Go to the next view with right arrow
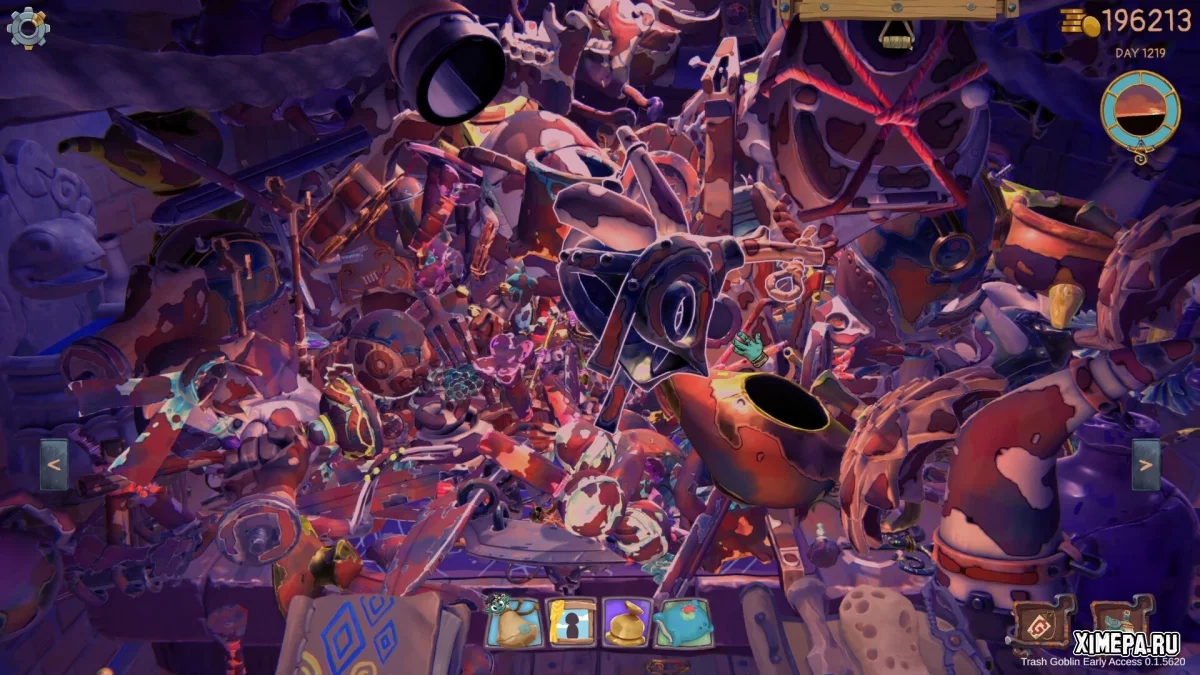 tap(1146, 465)
